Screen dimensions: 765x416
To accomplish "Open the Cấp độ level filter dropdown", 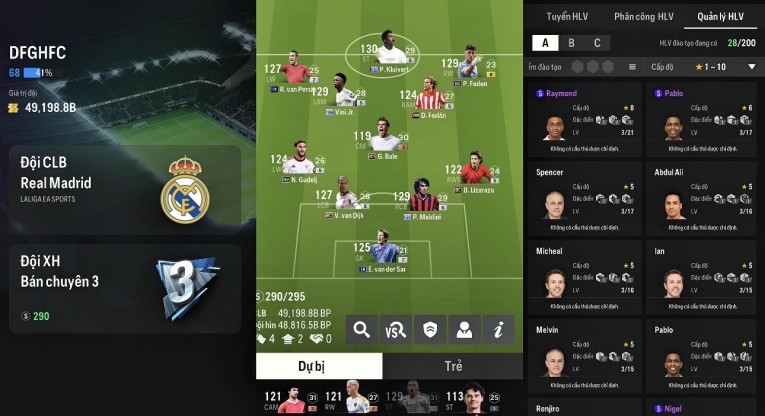I will (x=706, y=67).
